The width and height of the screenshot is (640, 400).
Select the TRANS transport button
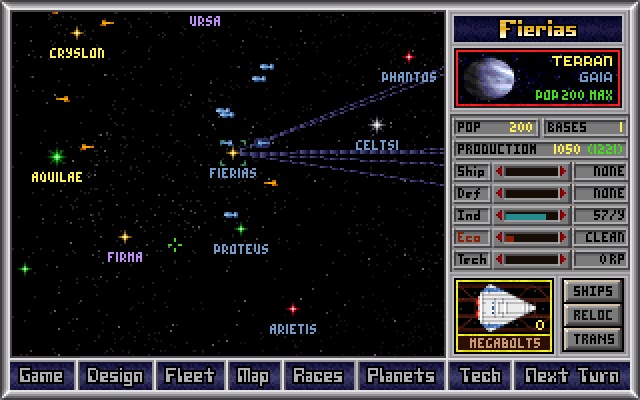pyautogui.click(x=593, y=339)
